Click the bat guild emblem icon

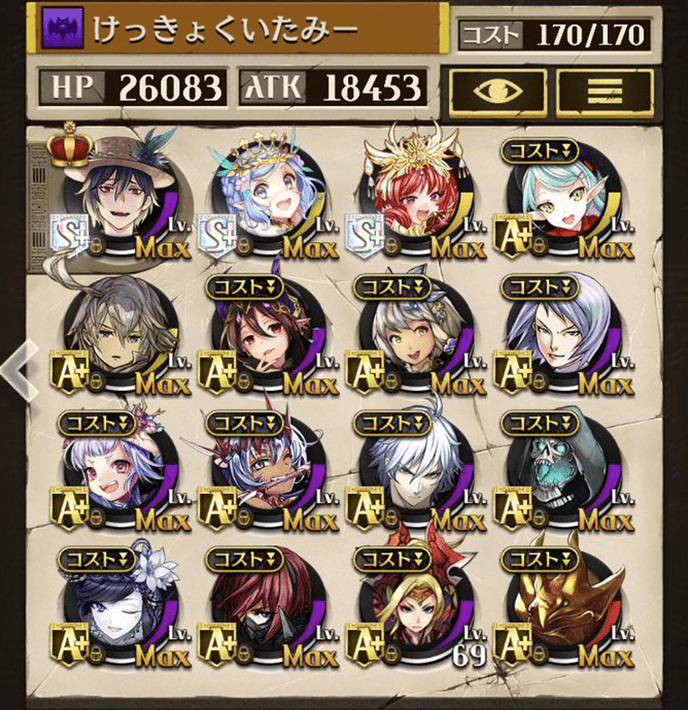(59, 30)
